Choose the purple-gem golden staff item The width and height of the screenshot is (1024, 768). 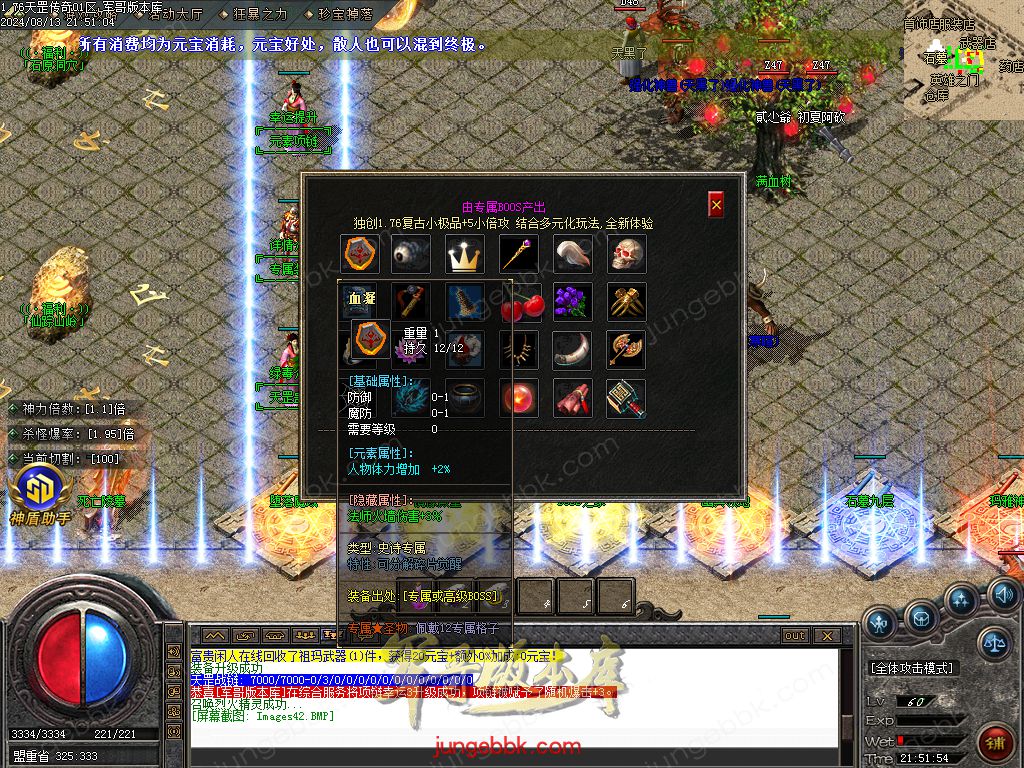coord(519,255)
